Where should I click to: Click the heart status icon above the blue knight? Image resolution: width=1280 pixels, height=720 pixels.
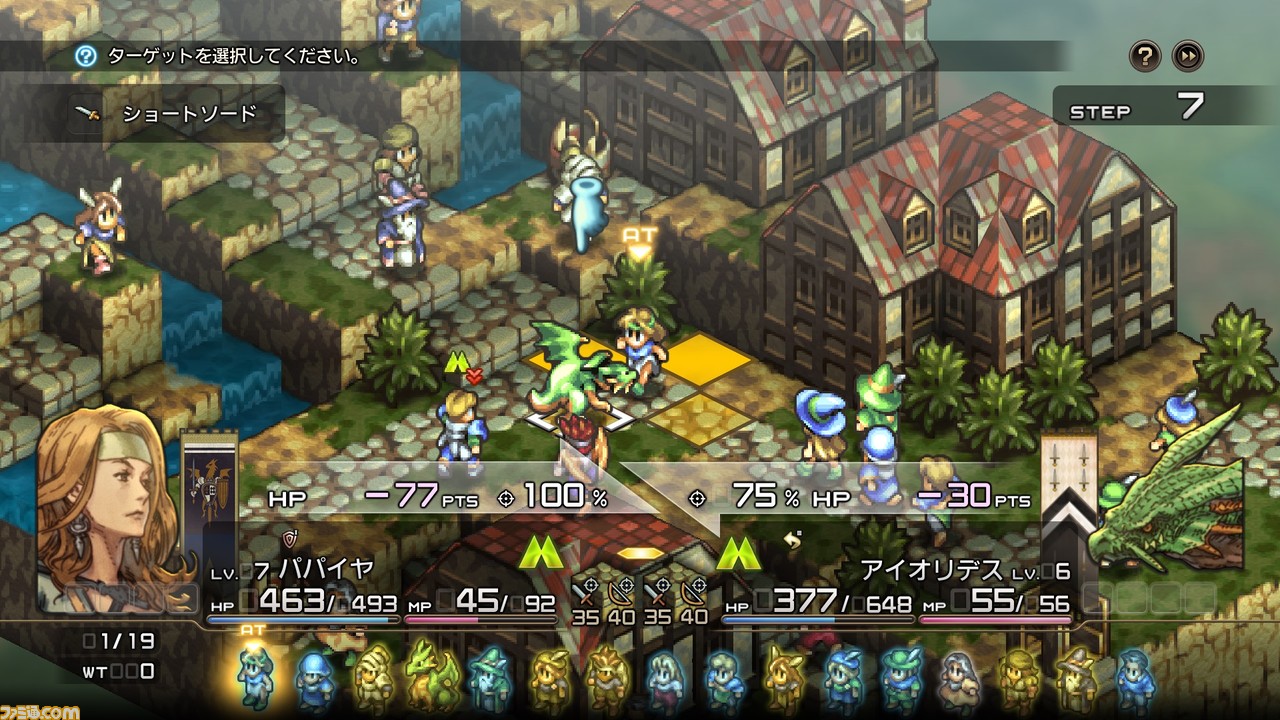[x=474, y=376]
